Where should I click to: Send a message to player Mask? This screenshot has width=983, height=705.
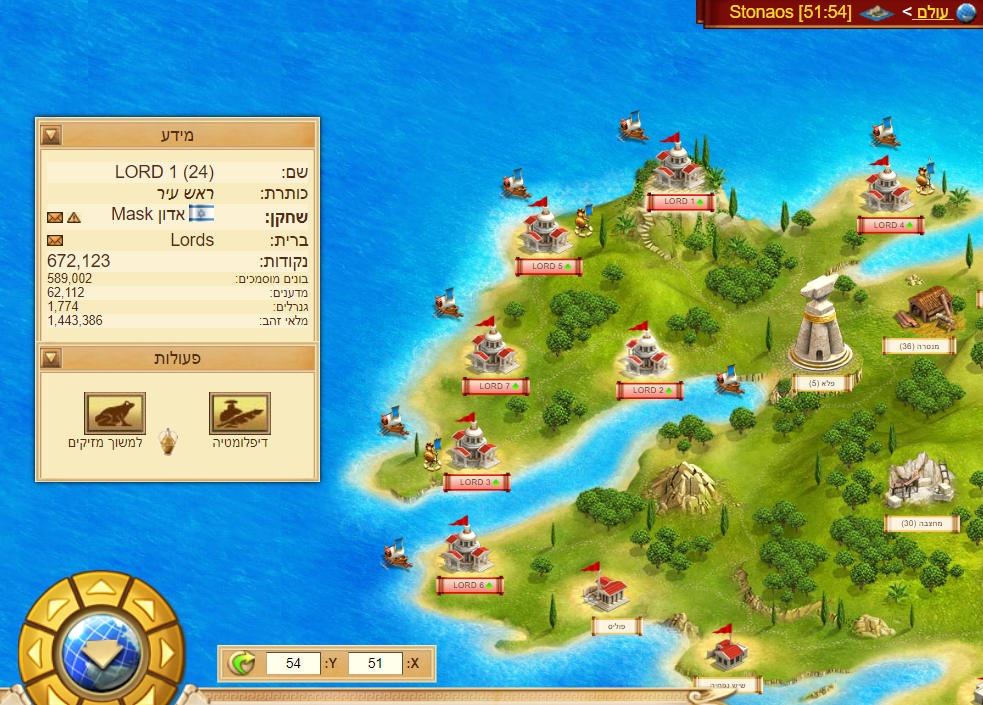[x=55, y=217]
